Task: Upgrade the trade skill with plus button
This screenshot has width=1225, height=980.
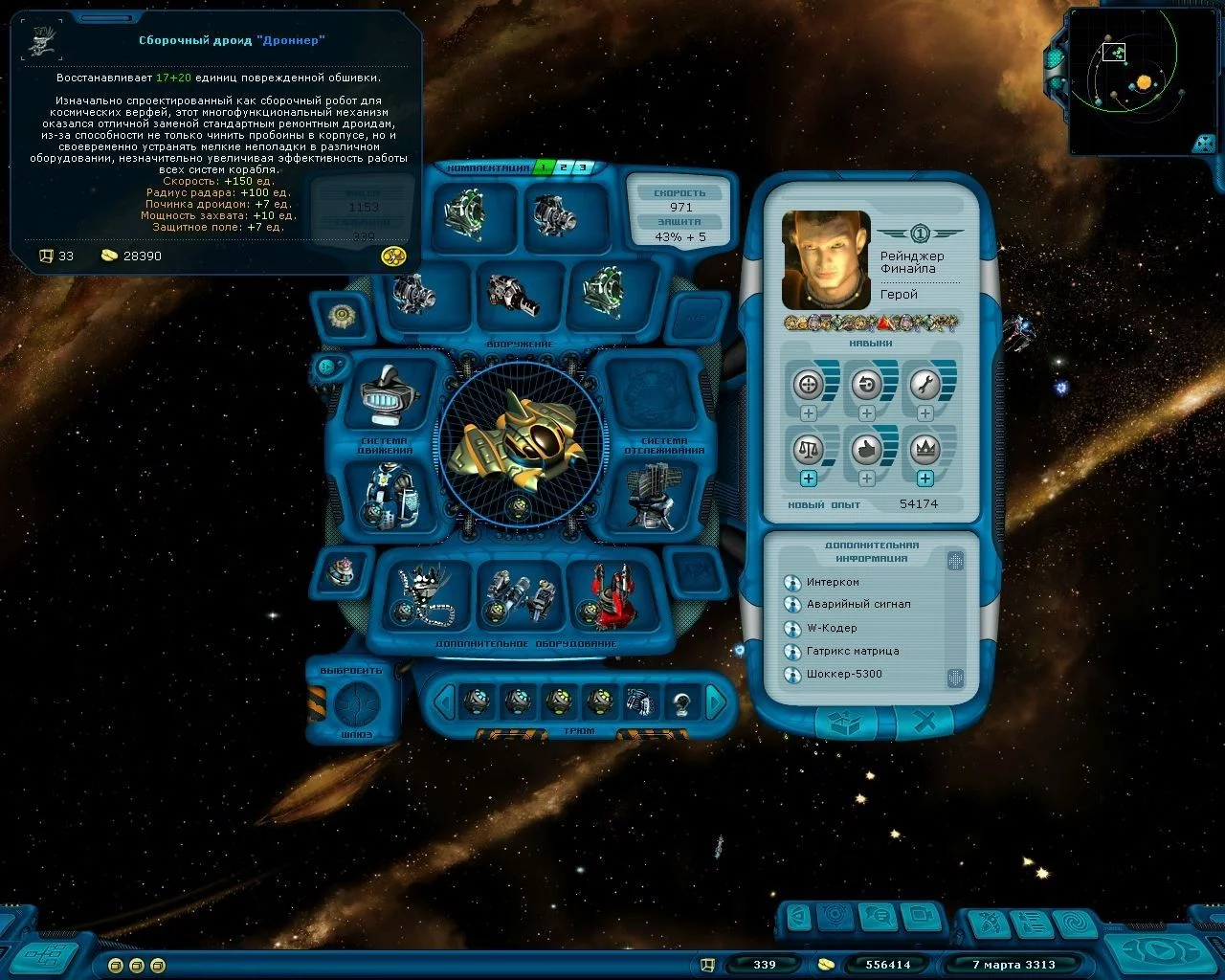Action: click(809, 479)
